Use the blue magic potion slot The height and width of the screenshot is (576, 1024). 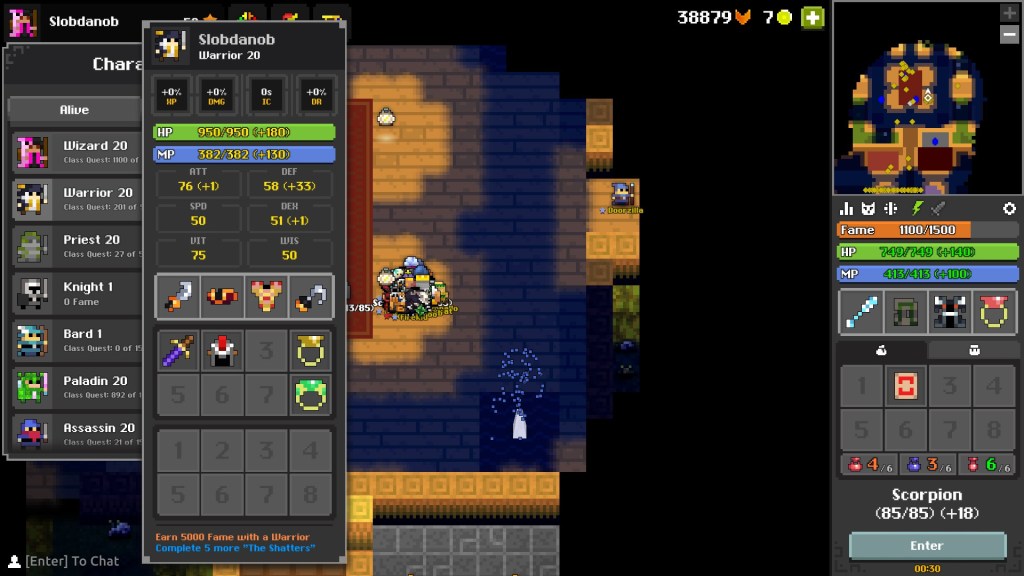[x=927, y=465]
